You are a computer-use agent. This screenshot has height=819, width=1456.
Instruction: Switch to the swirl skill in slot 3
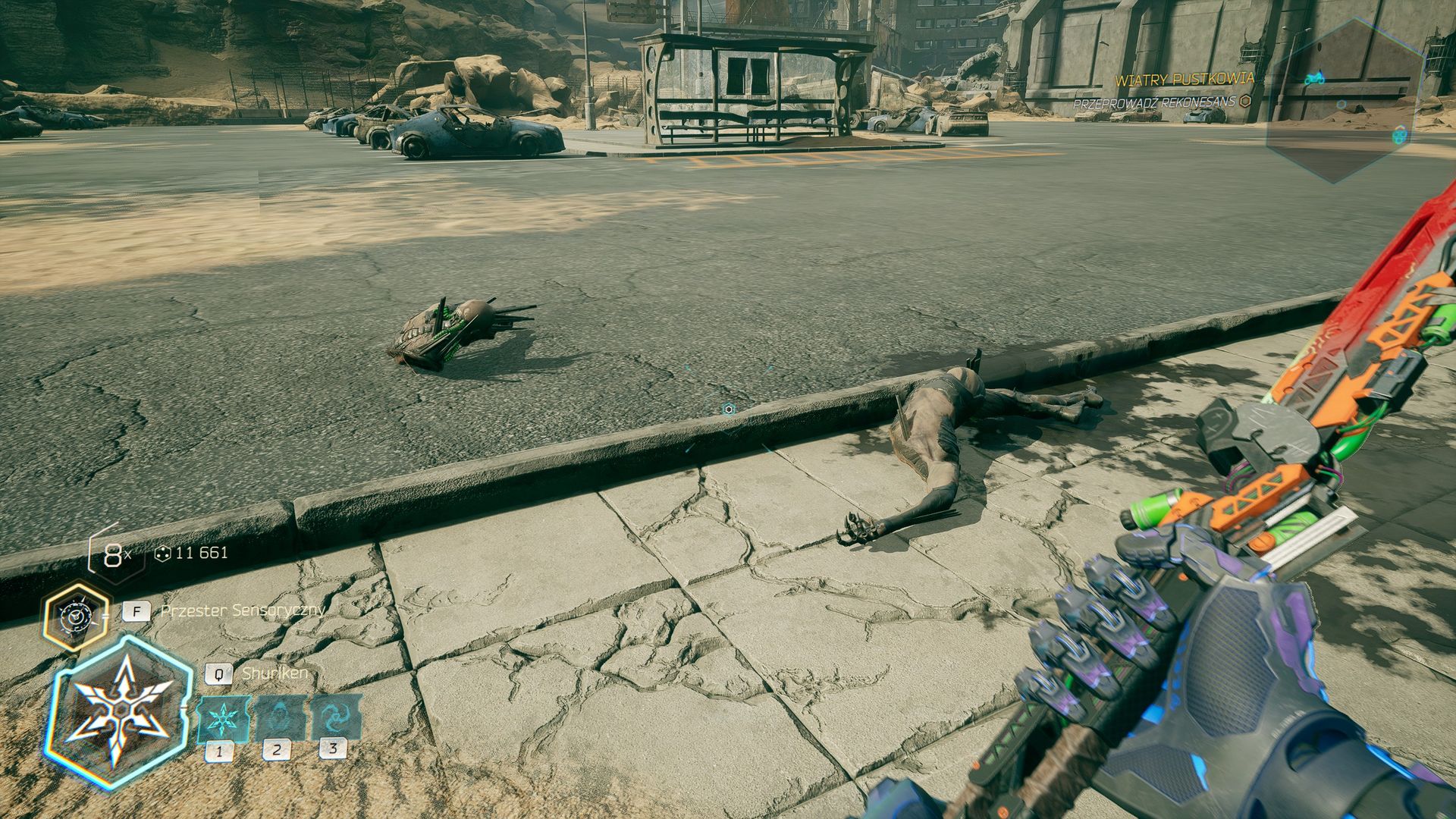pyautogui.click(x=334, y=717)
